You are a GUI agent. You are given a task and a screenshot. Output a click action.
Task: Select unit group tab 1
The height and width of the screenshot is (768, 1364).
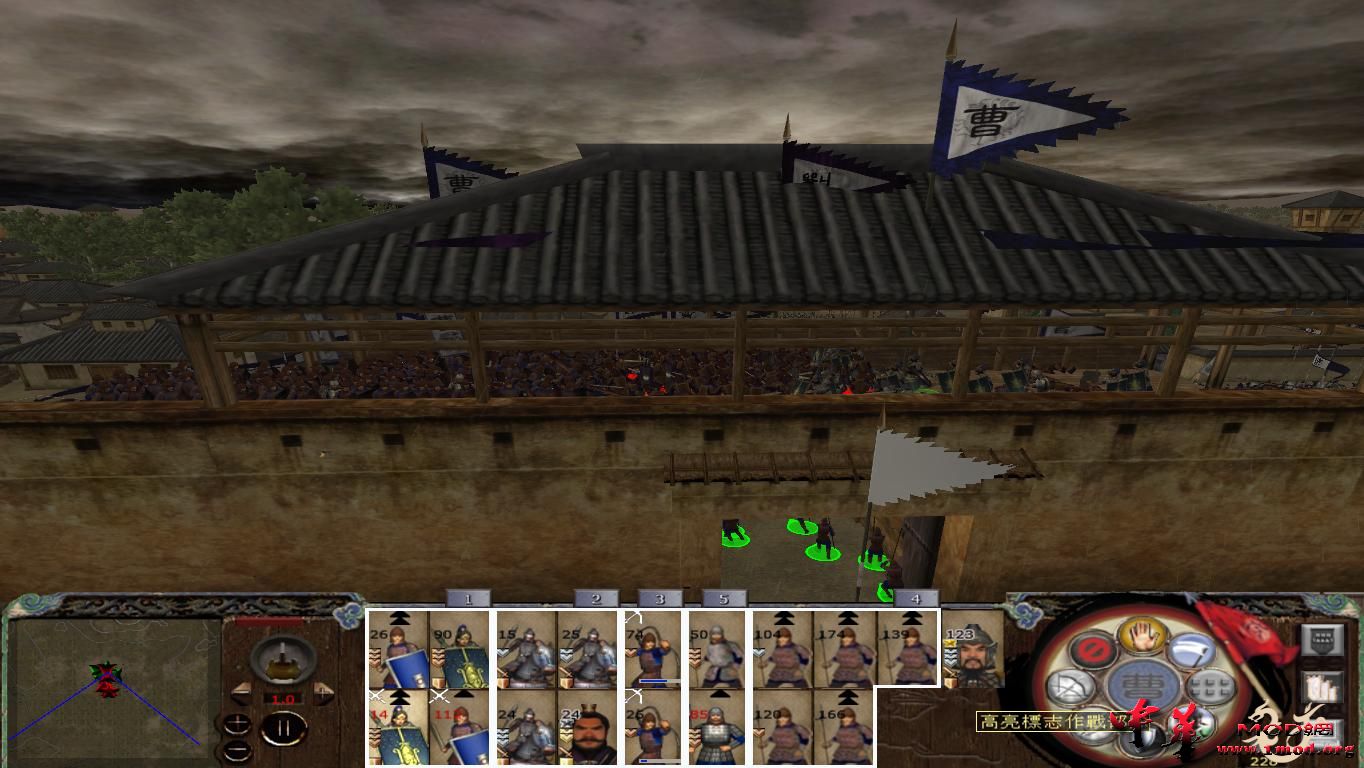468,597
